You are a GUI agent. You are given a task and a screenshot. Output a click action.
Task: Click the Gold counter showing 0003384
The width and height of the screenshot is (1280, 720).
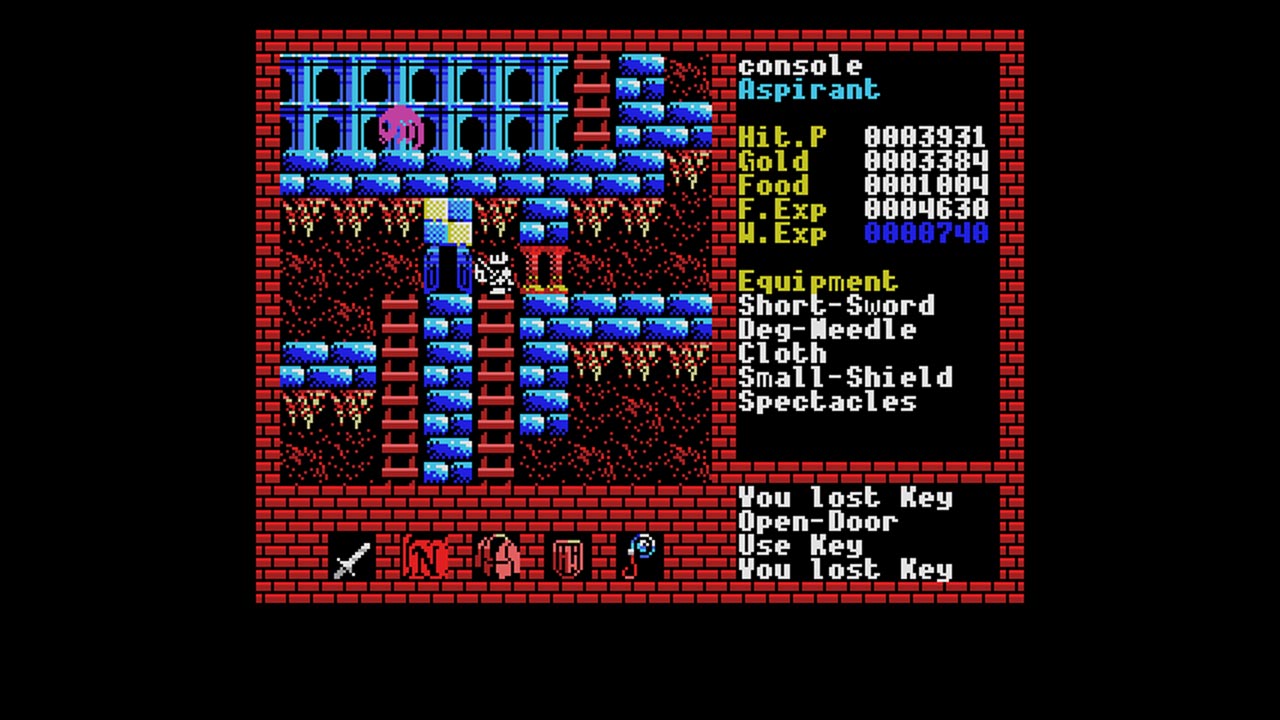point(928,162)
